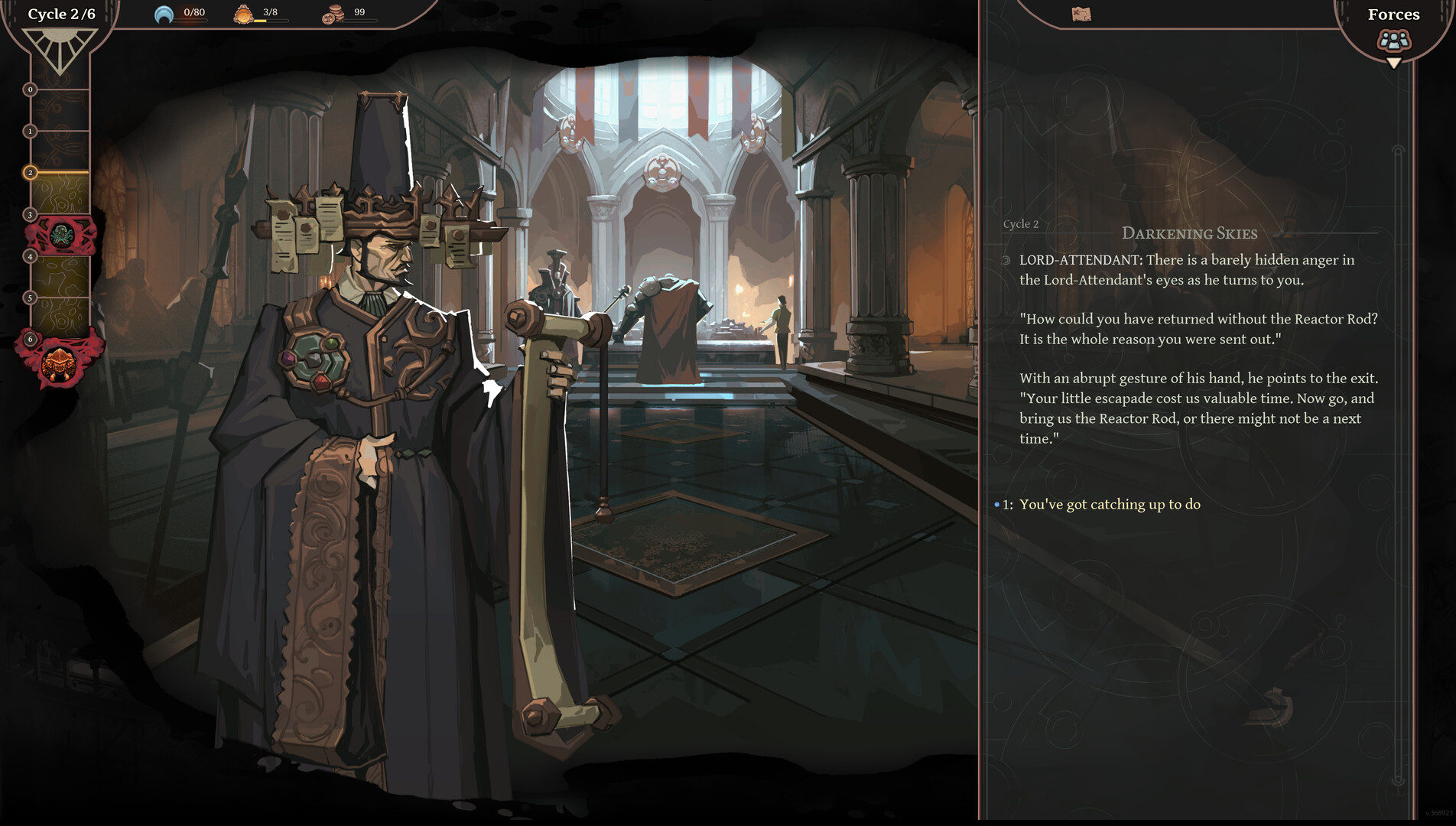Choose reply "You've got catching up to do"
The width and height of the screenshot is (1456, 826).
(1109, 504)
